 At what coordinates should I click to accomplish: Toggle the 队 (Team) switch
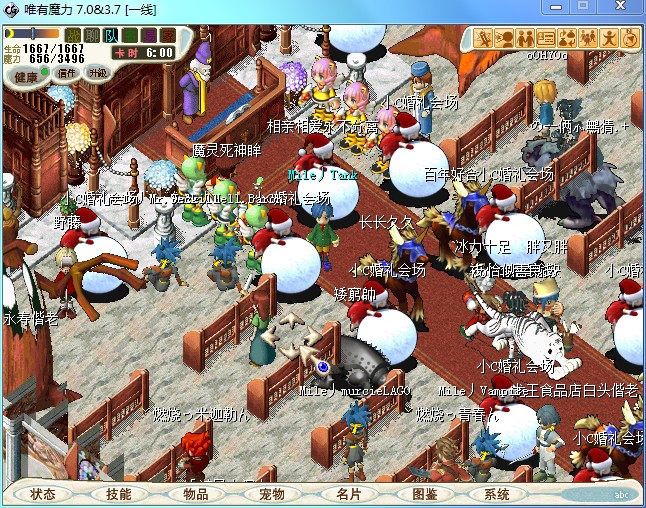(111, 36)
